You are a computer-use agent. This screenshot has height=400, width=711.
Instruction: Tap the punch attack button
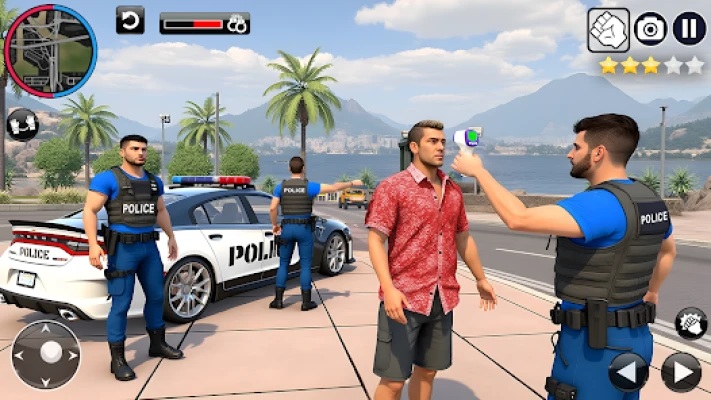point(691,323)
